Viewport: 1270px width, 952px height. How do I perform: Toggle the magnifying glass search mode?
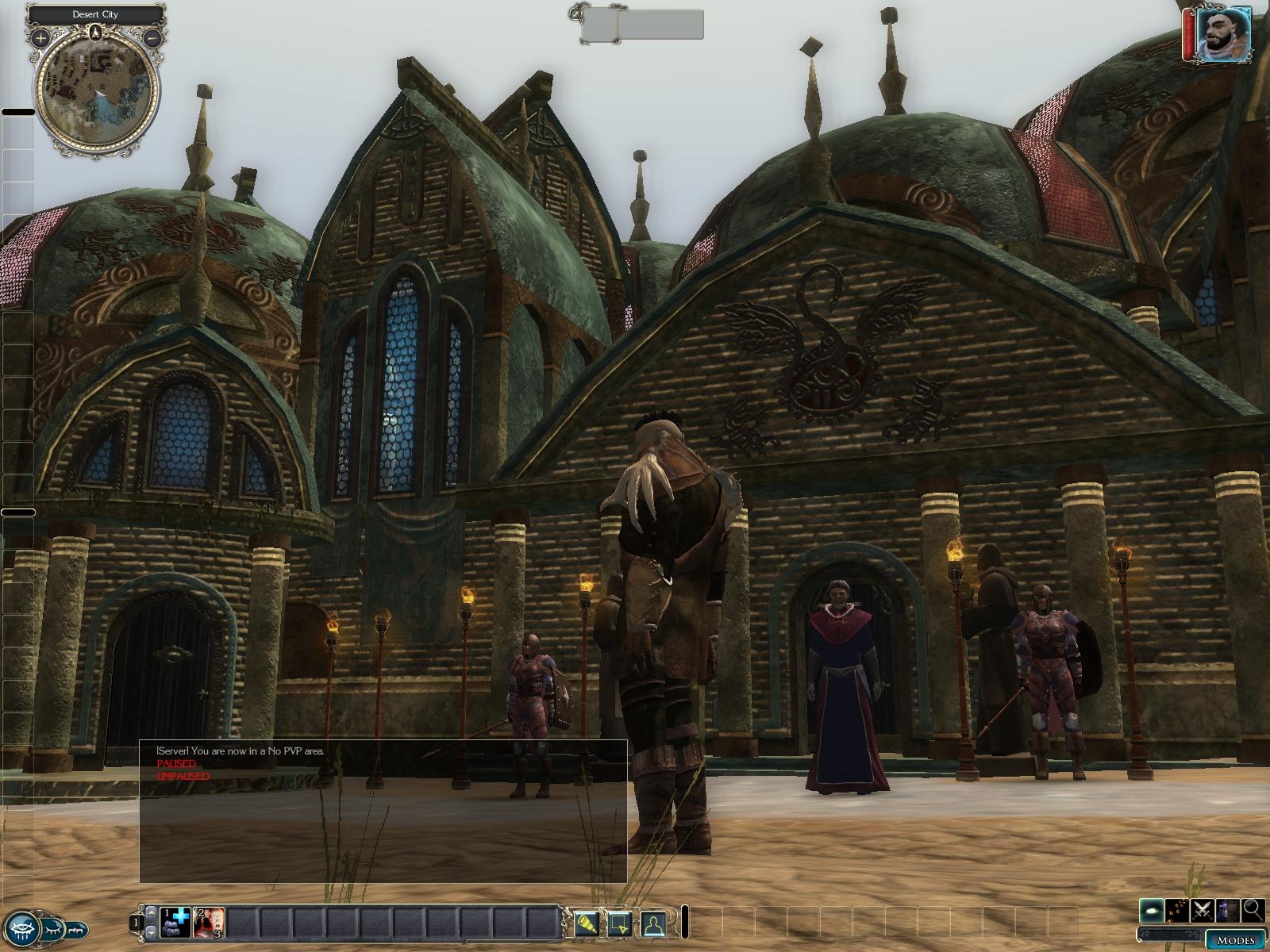coord(1253,910)
